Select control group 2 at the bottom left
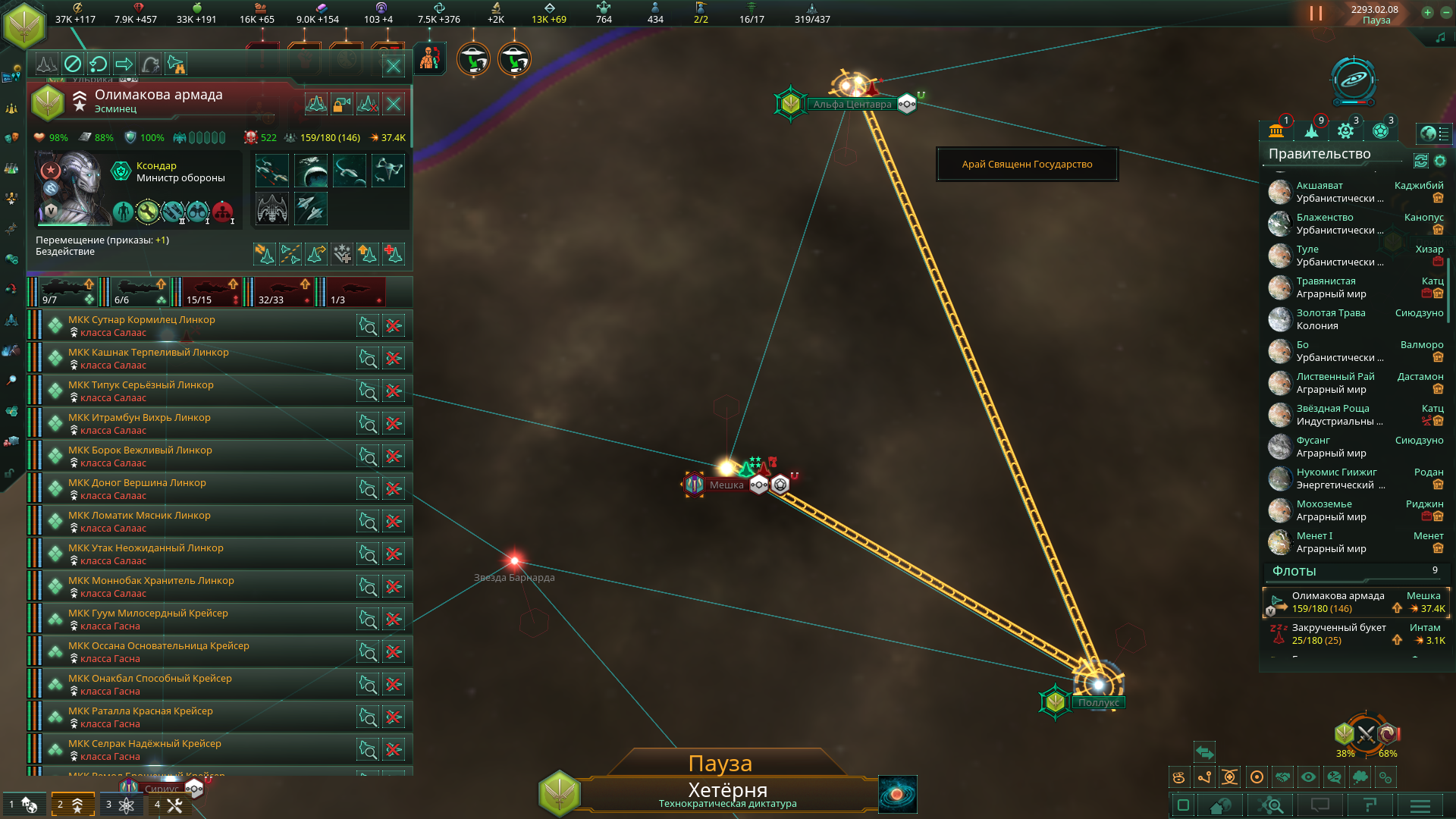 (x=73, y=805)
